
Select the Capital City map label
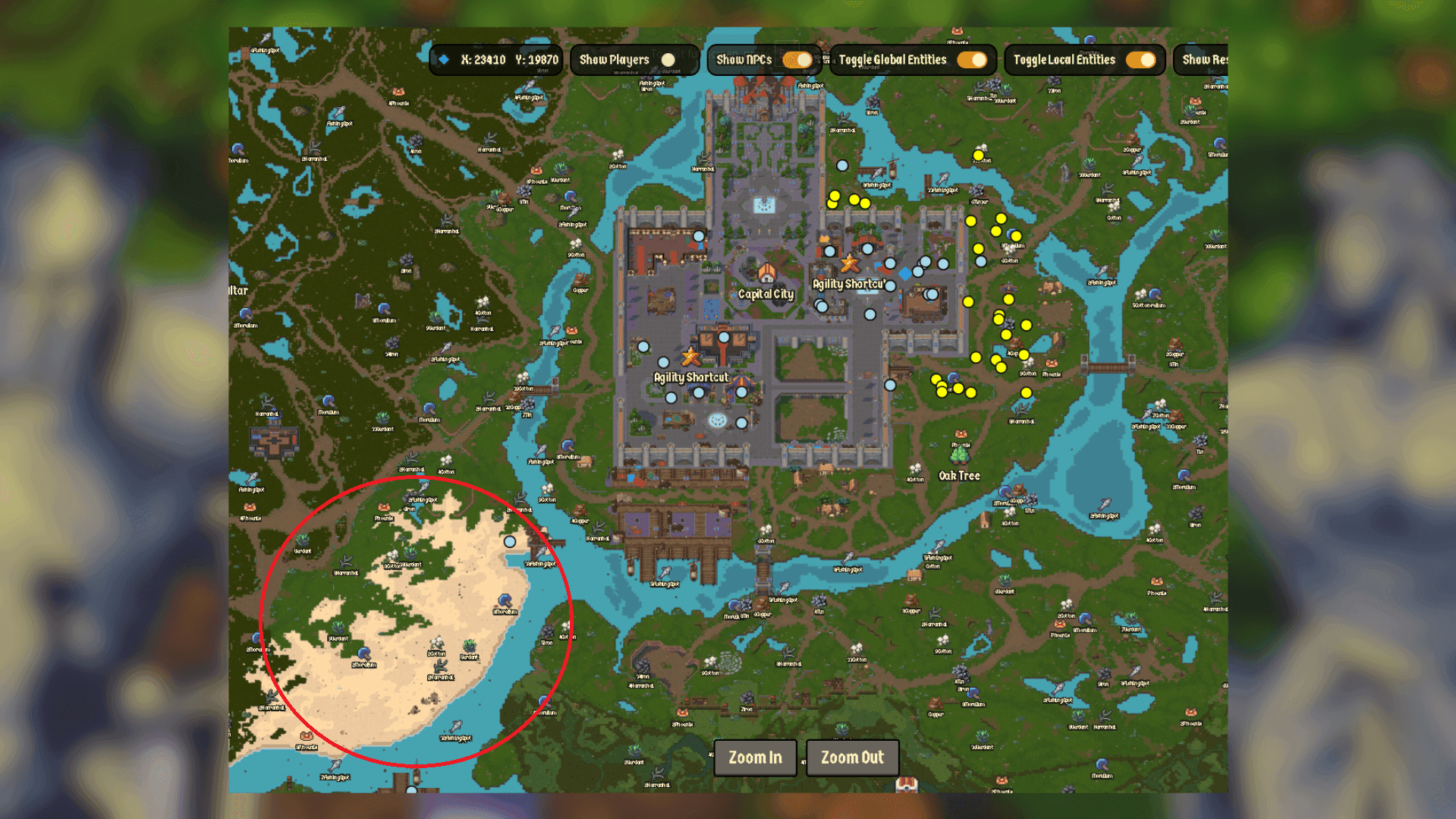pyautogui.click(x=766, y=294)
